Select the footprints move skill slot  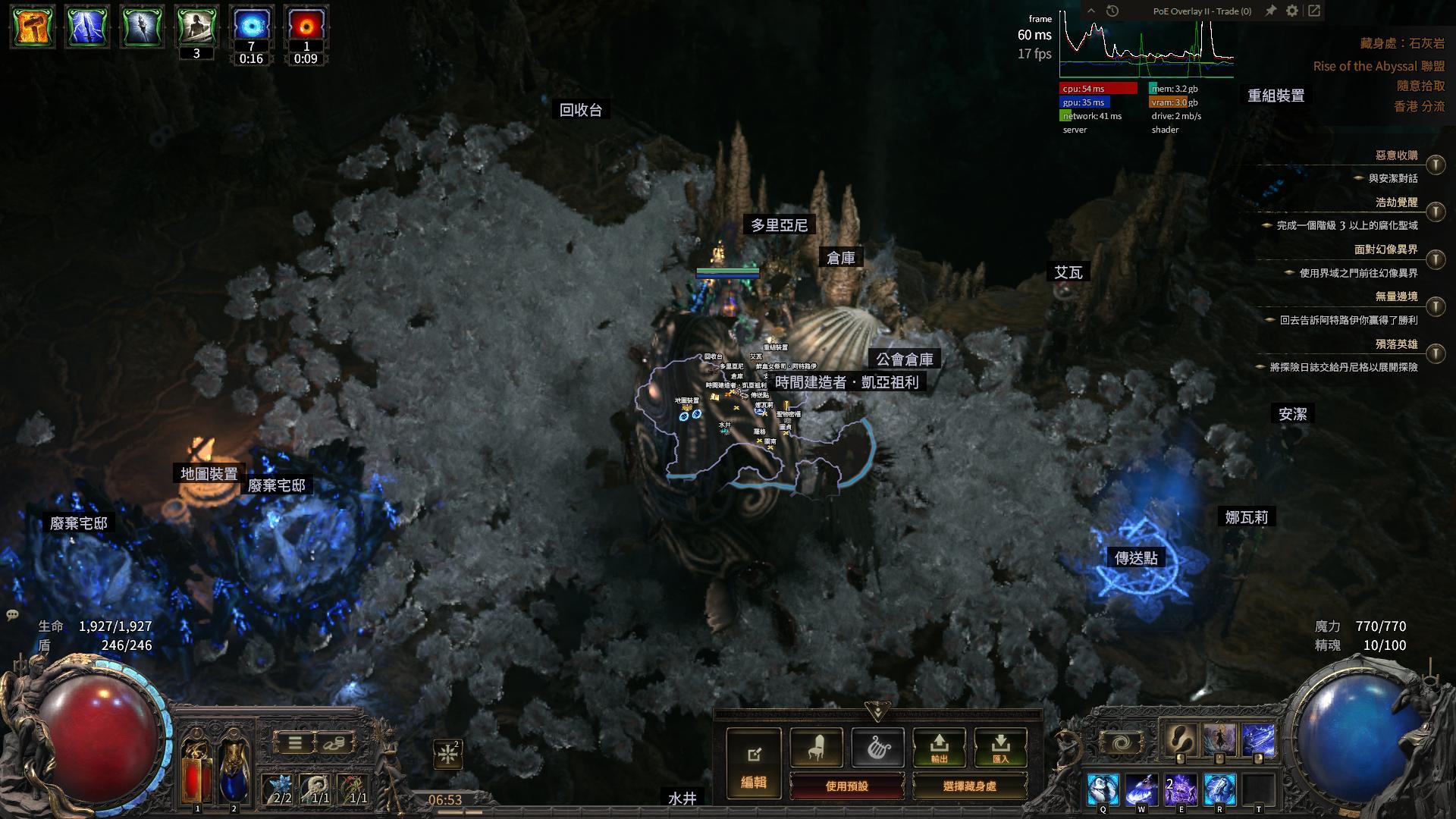[1179, 739]
